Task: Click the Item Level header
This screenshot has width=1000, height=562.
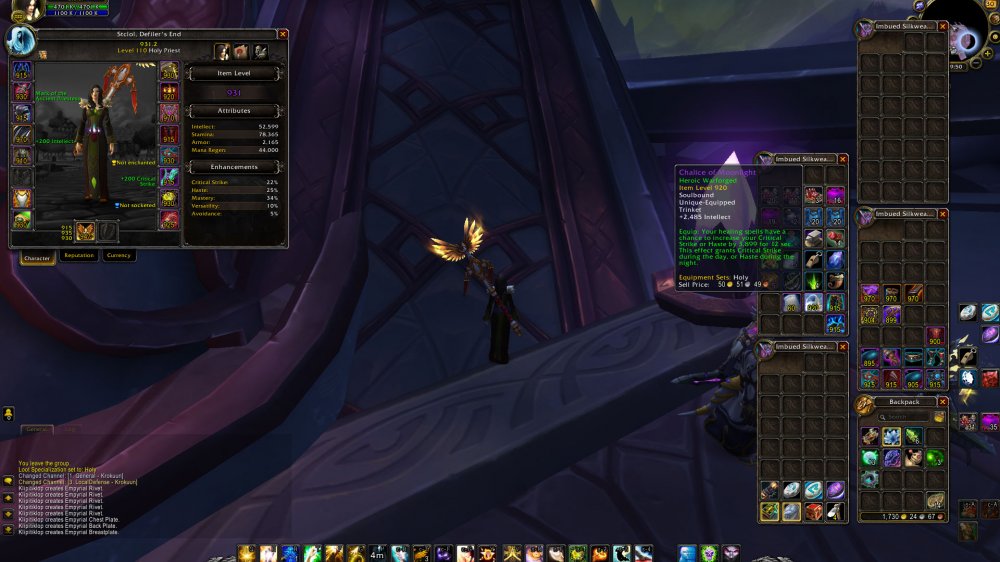Action: pos(234,73)
